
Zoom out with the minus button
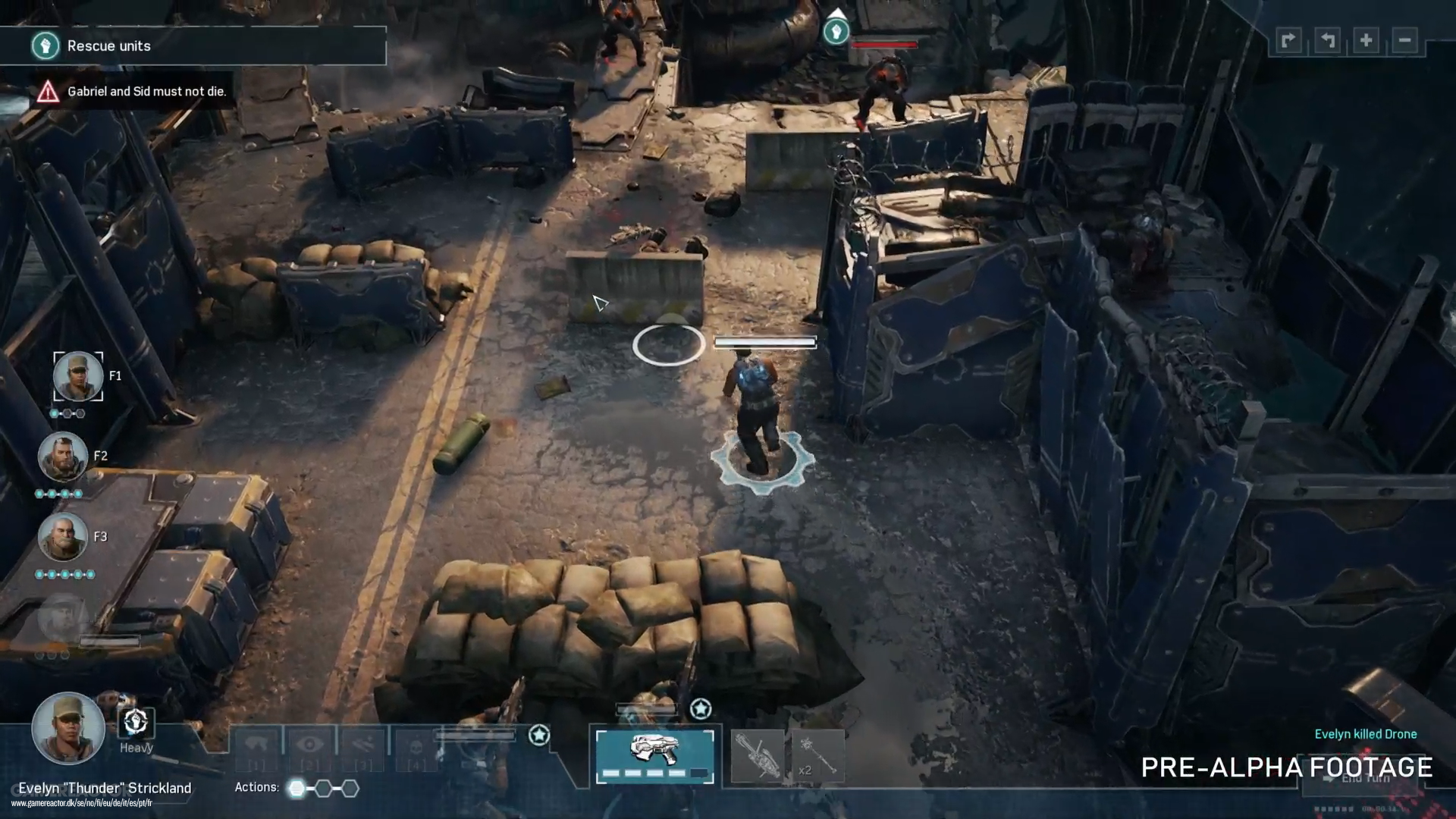pyautogui.click(x=1404, y=40)
